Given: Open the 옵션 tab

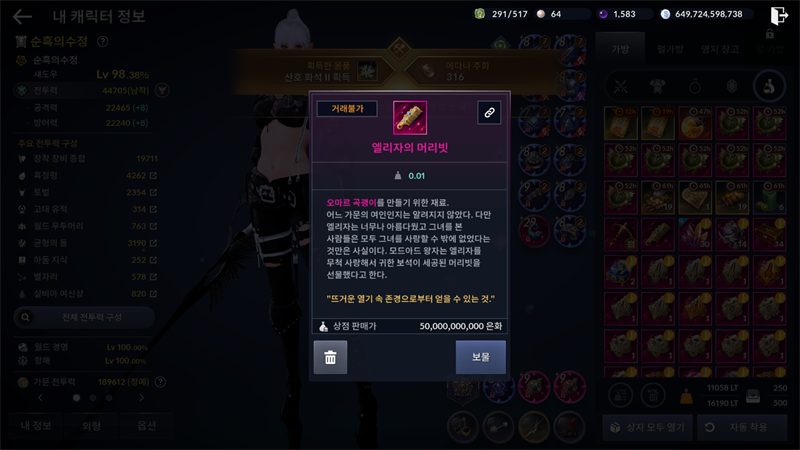Looking at the screenshot, I should click(146, 426).
